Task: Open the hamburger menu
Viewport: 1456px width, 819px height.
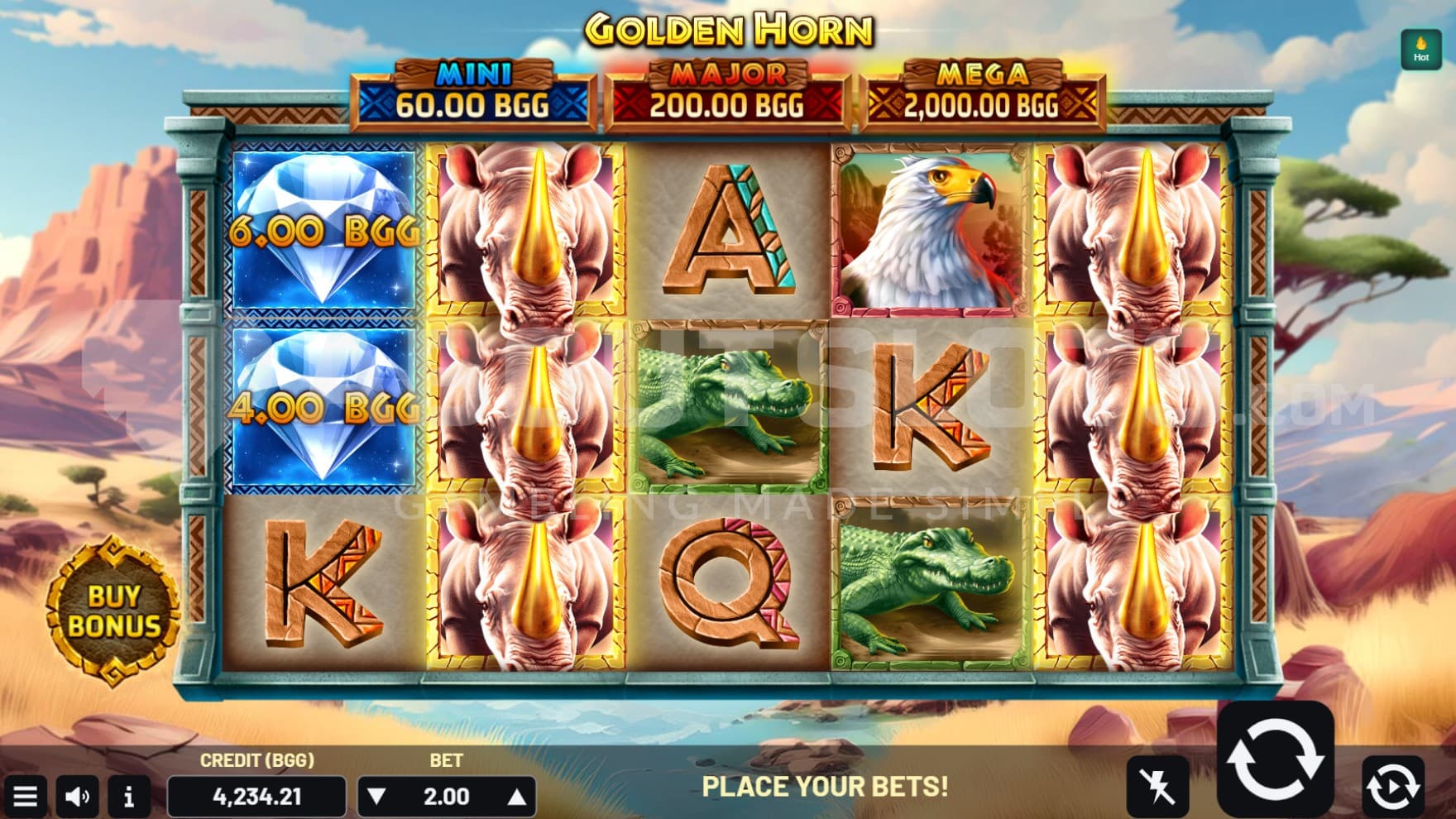Action: pyautogui.click(x=25, y=797)
